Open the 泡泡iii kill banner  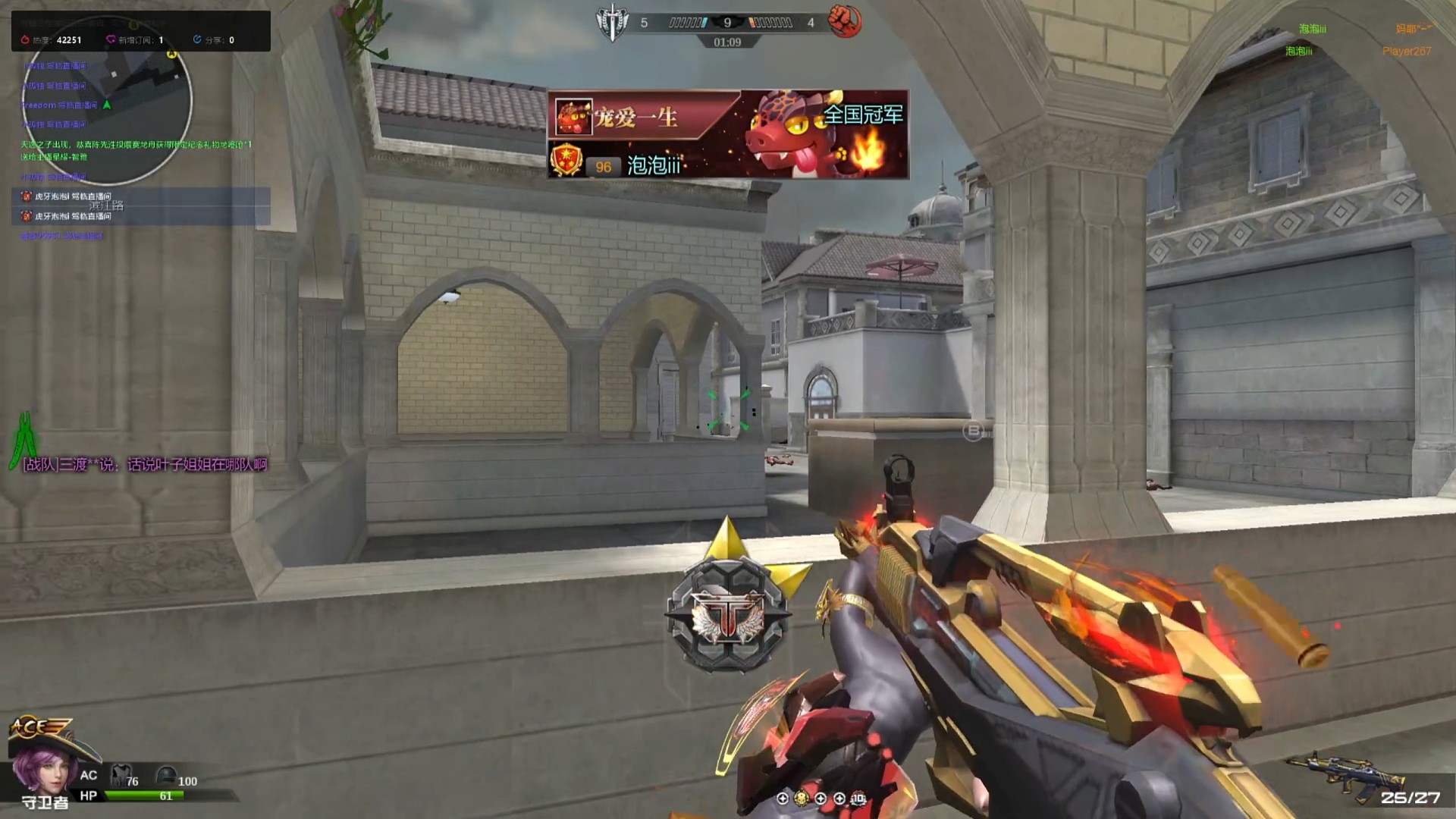728,134
